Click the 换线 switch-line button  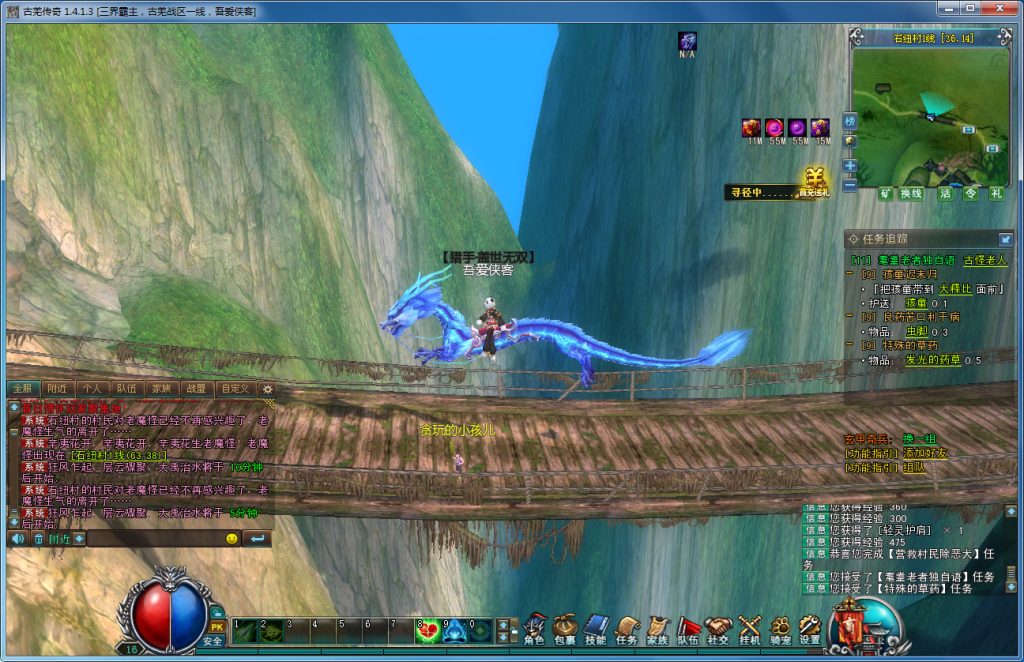[911, 194]
